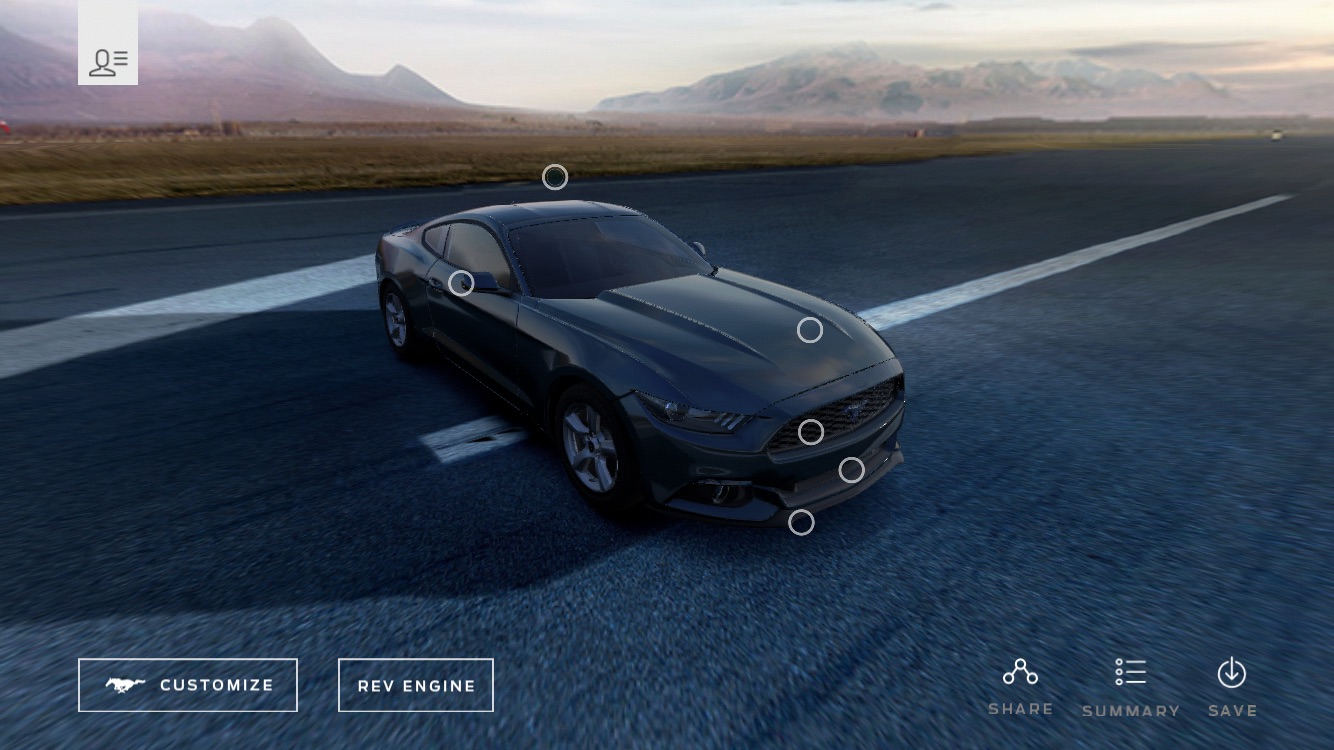Share this Mustang build
The width and height of the screenshot is (1334, 750).
coord(1020,687)
